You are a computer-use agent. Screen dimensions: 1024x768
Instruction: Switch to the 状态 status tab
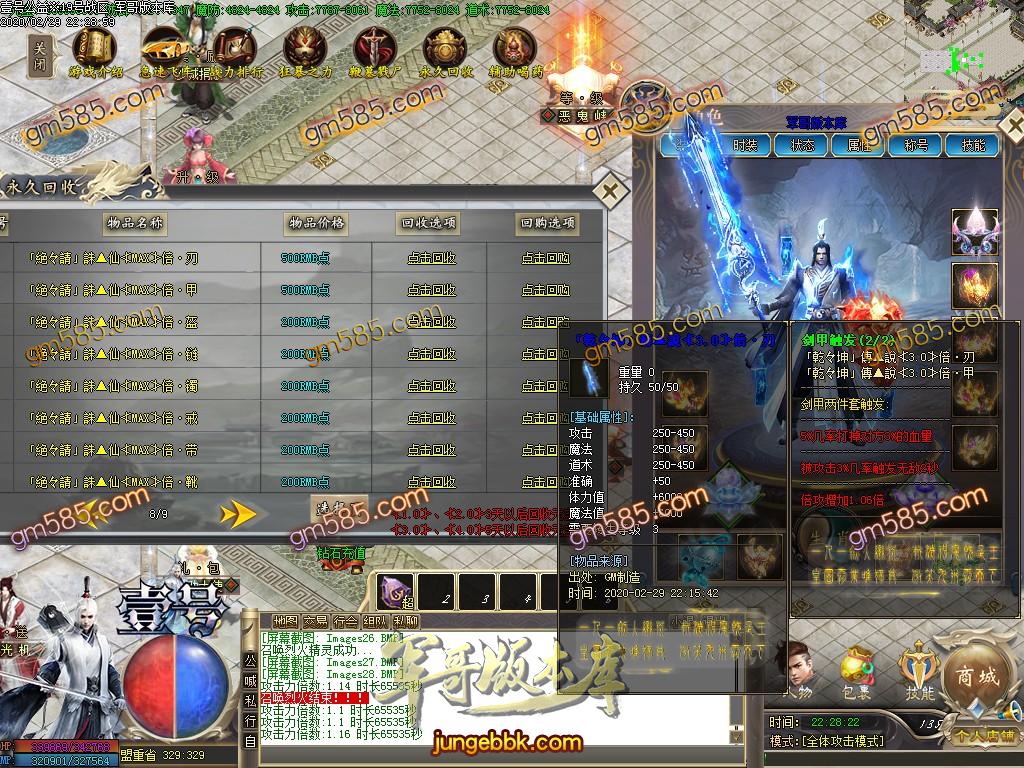click(x=802, y=145)
